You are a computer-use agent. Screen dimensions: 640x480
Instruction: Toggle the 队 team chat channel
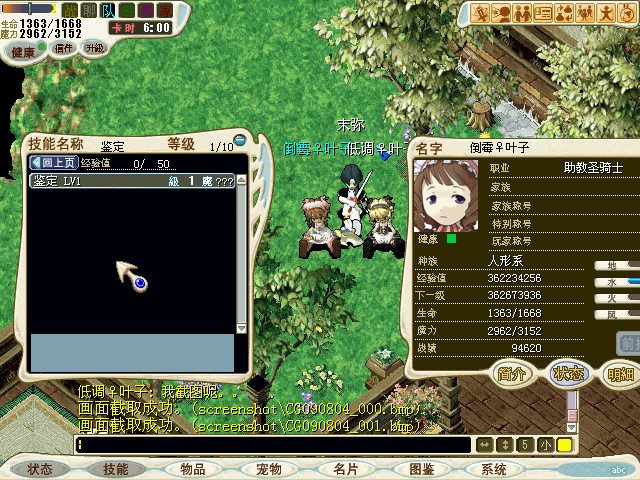tap(108, 10)
